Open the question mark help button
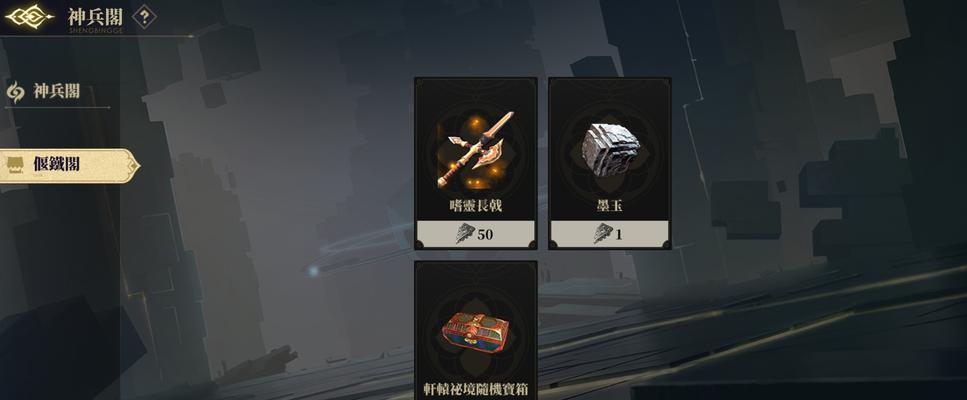The height and width of the screenshot is (400, 967). coord(145,17)
